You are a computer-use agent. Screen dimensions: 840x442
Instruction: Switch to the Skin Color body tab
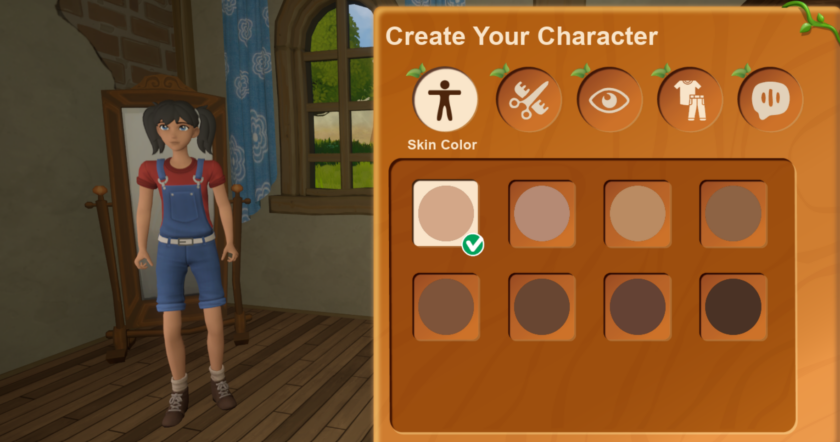coord(445,100)
